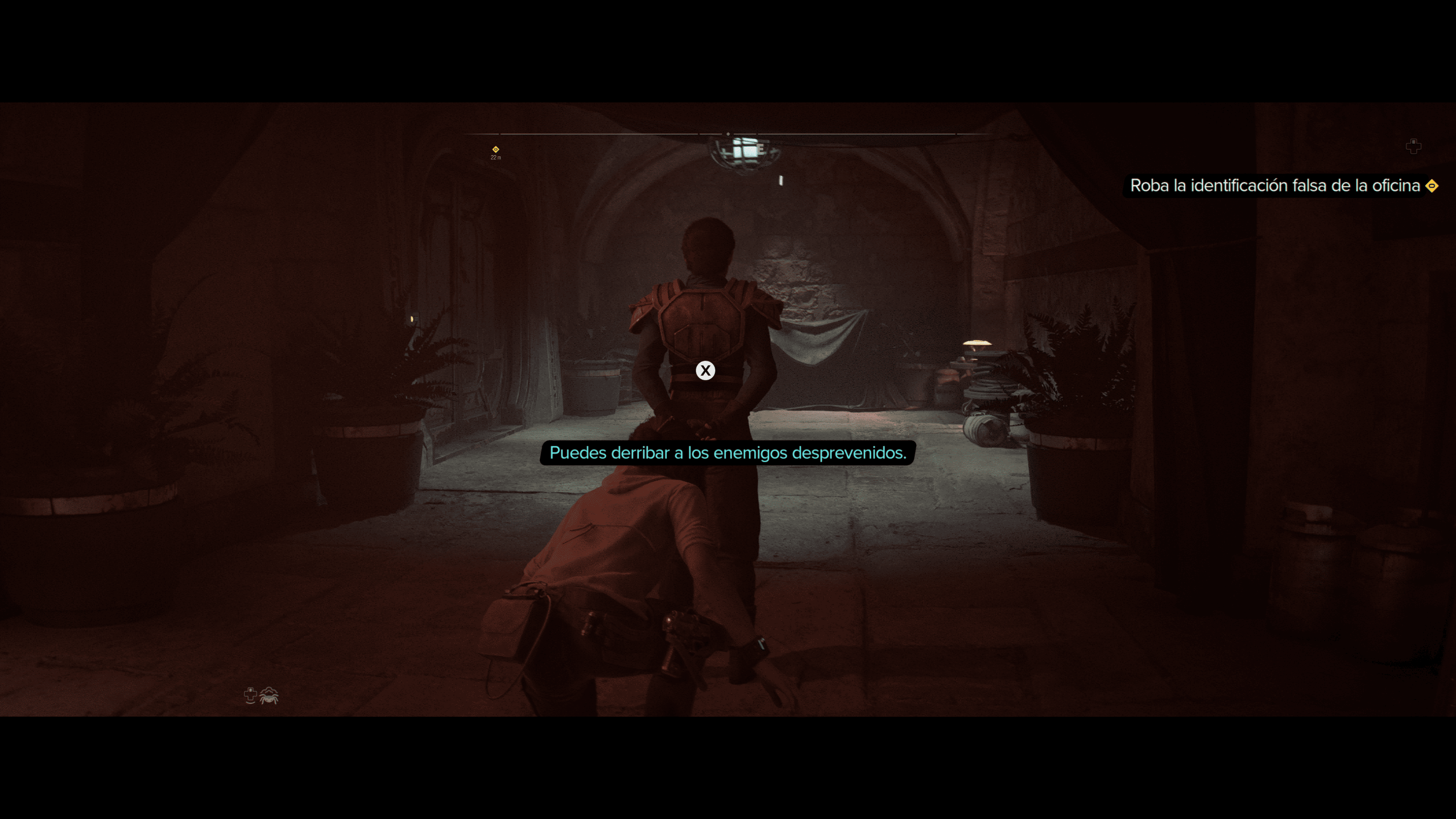Click the compass bar's center marker
Image resolution: width=1456 pixels, height=819 pixels.
(x=728, y=134)
